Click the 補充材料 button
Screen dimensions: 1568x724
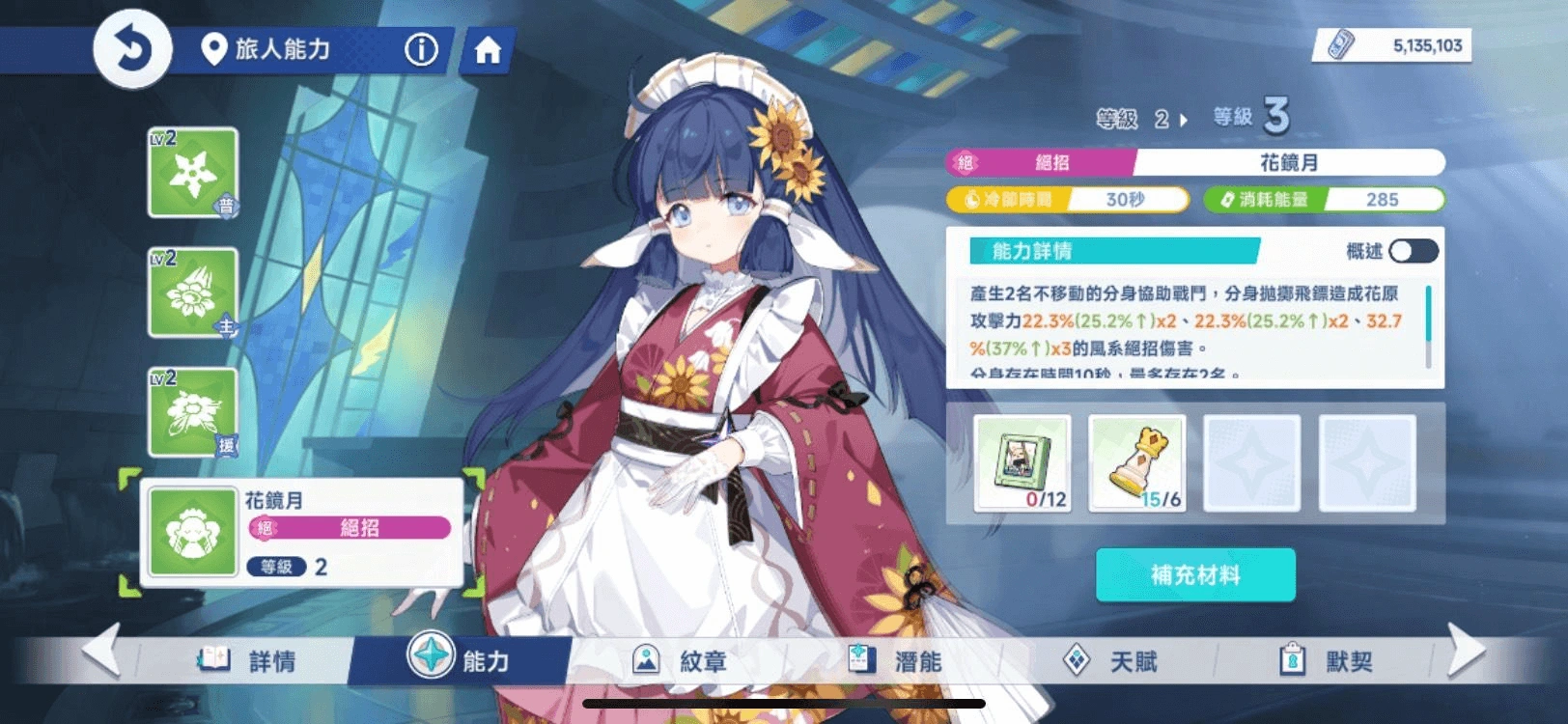(1195, 575)
